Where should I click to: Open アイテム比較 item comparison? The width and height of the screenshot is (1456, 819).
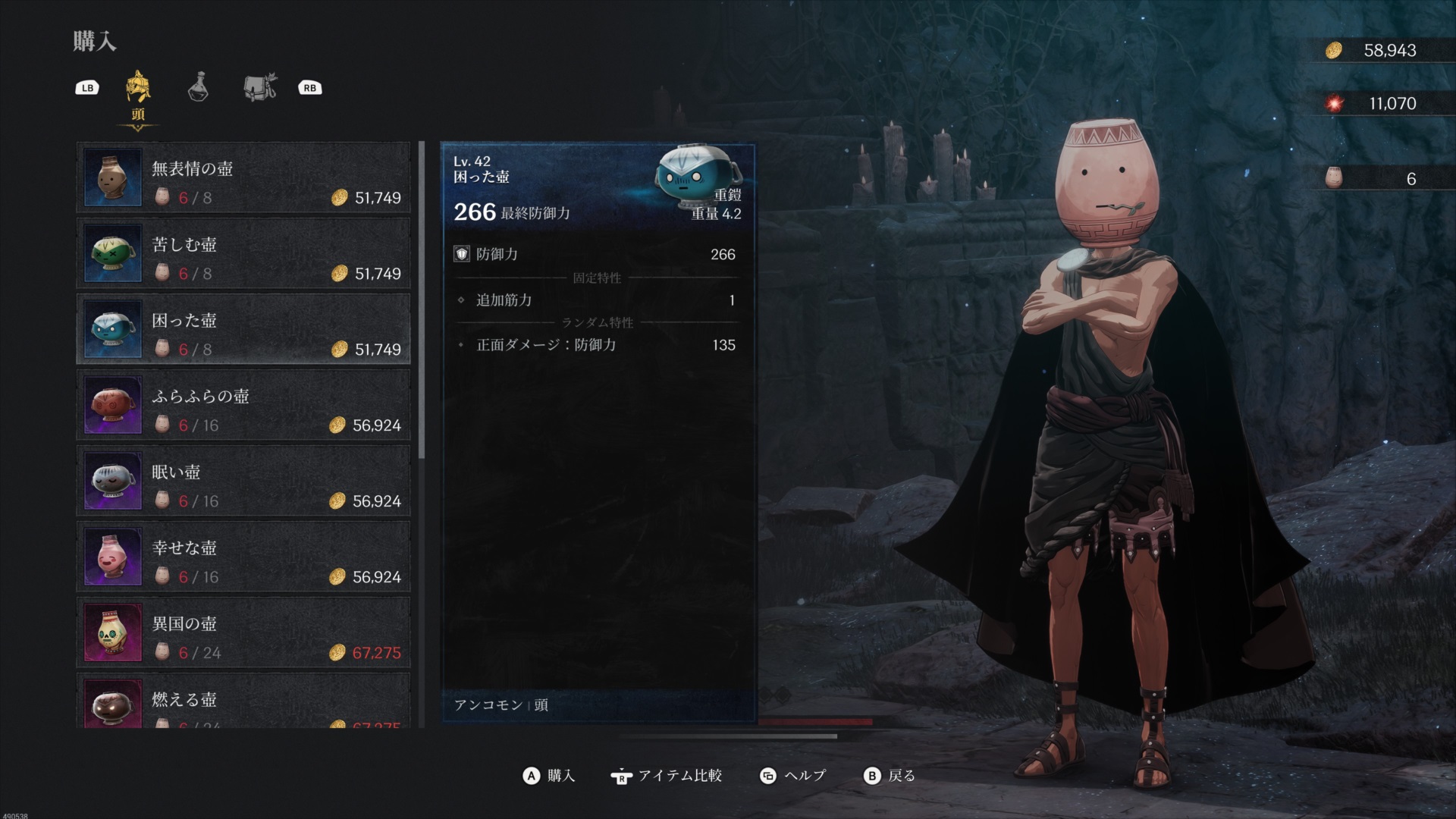tap(667, 776)
